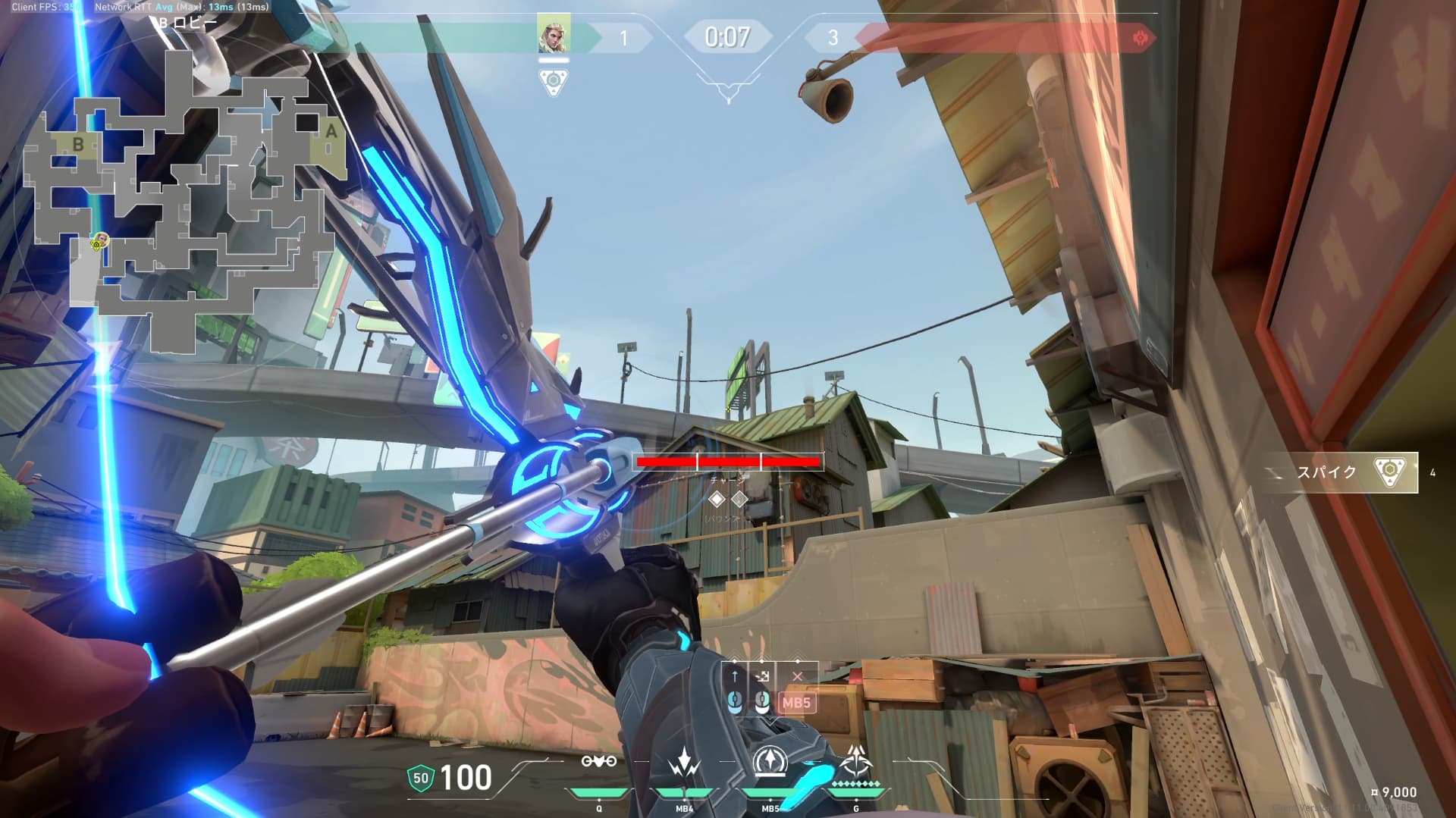1456x818 pixels.
Task: Click the player marker on the minimap
Action: point(99,242)
